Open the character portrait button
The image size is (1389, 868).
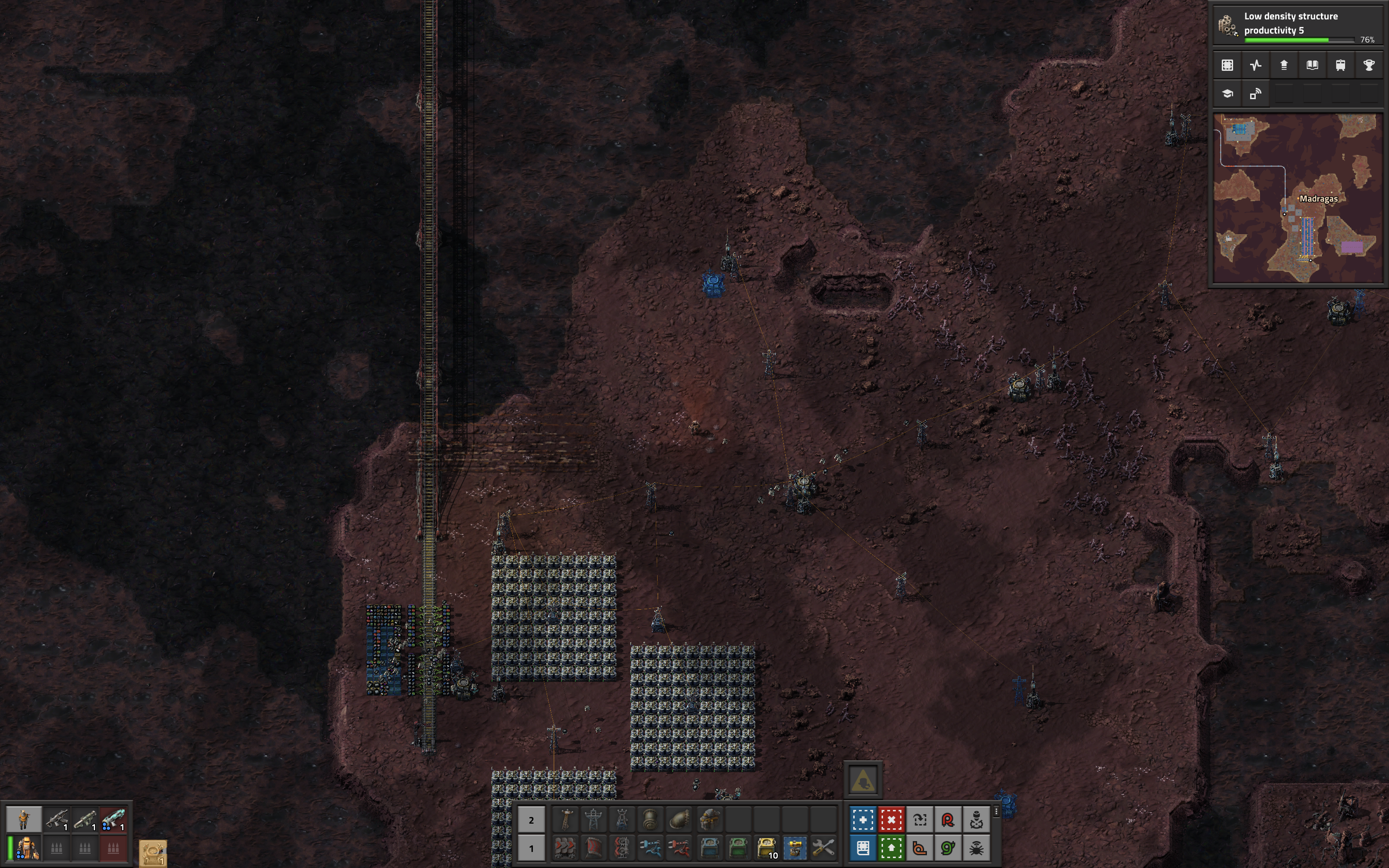coord(24,819)
